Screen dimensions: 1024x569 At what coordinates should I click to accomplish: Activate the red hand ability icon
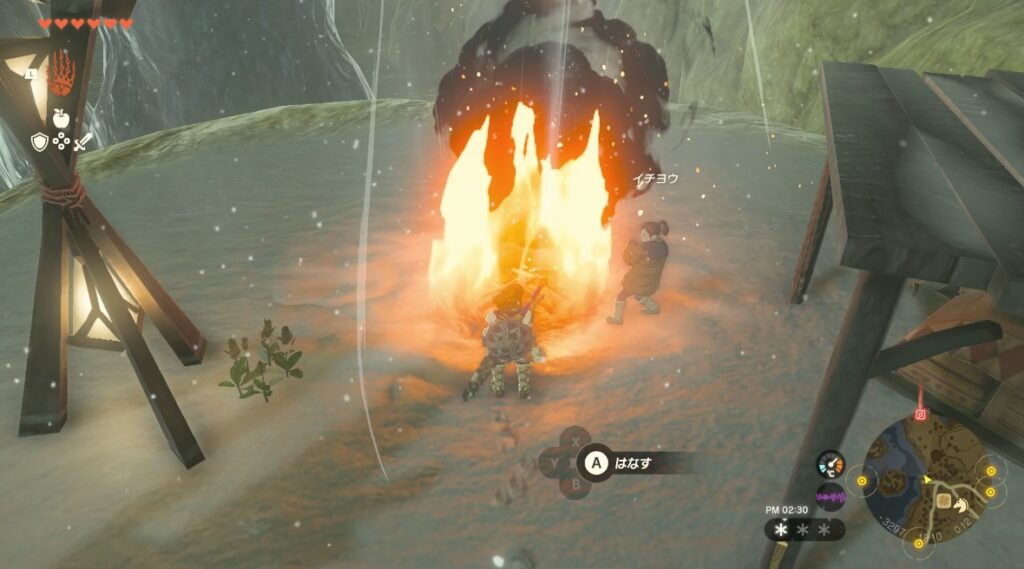tap(62, 74)
